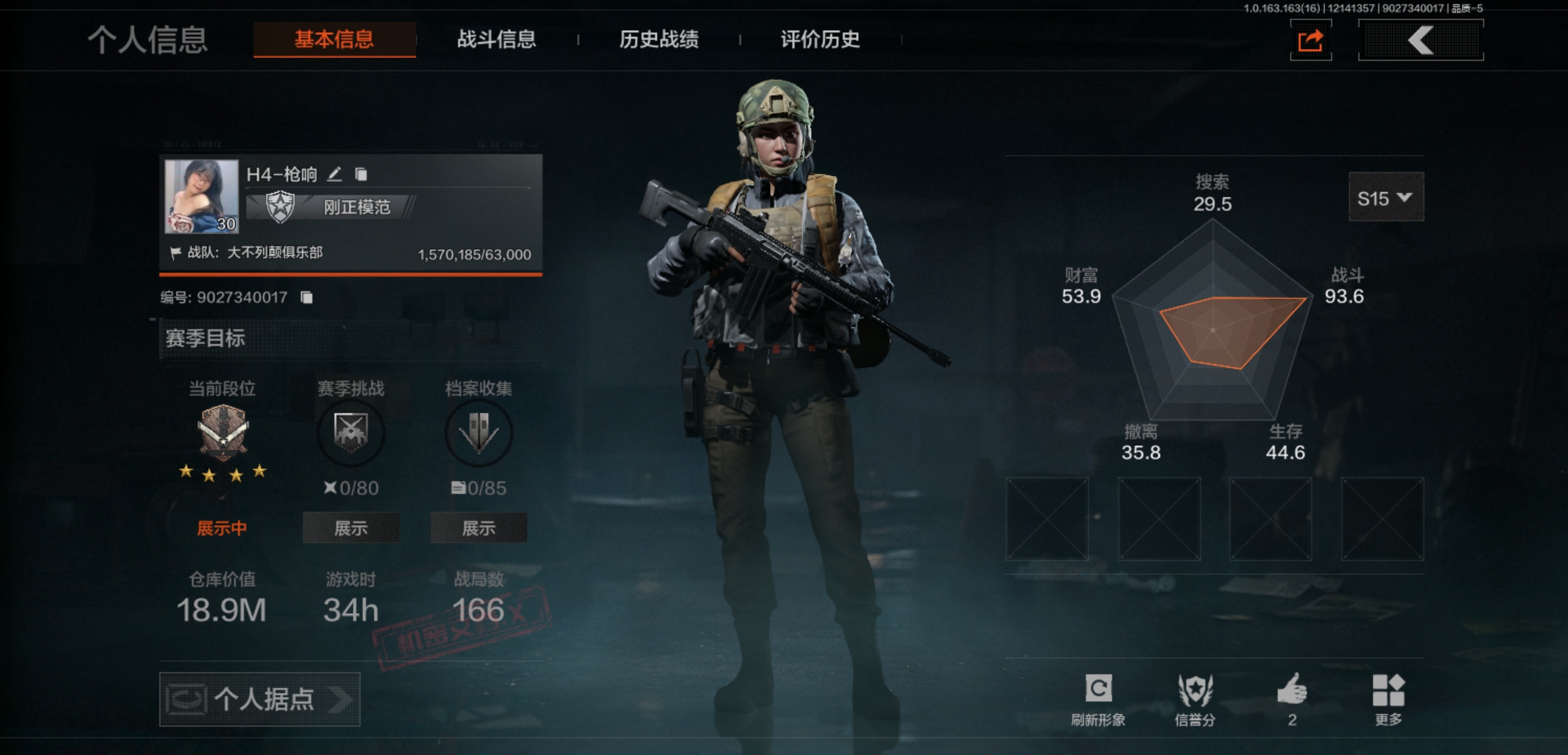Screen dimensions: 1568x755
Task: Copy the player name H4-枪响
Action: [361, 174]
